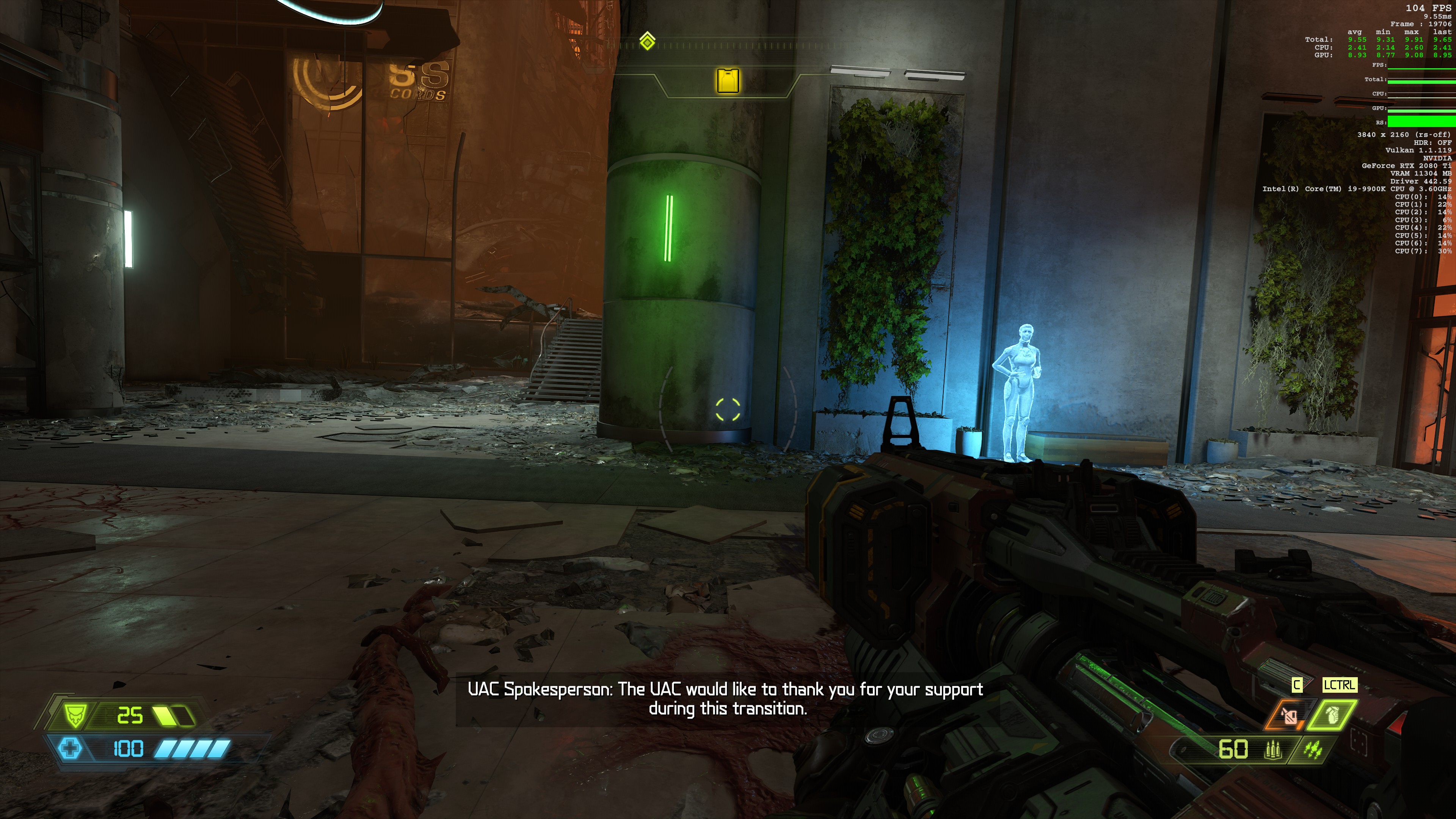Click the yellow keycard icon
The height and width of the screenshot is (819, 1456).
[728, 81]
